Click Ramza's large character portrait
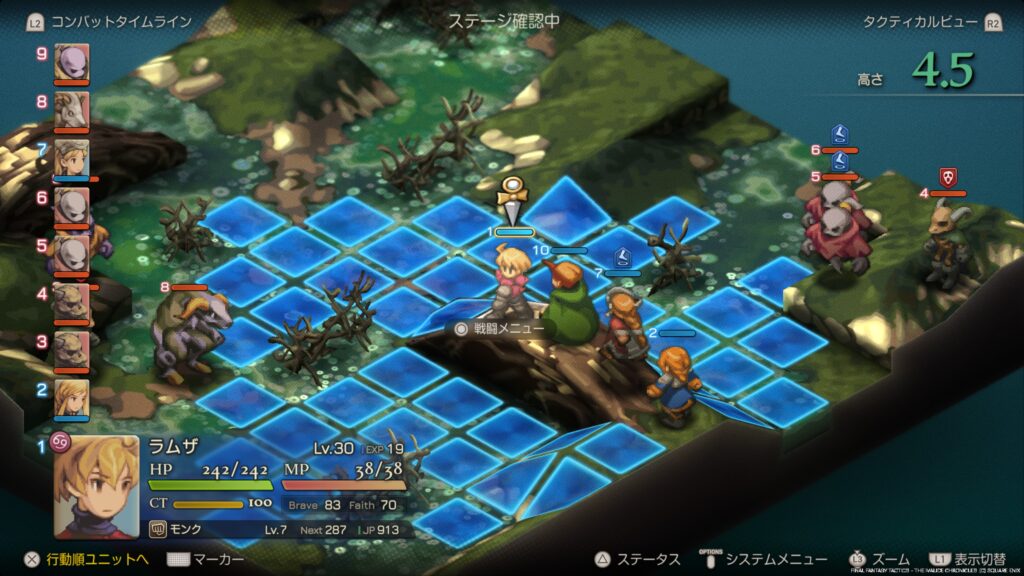Viewport: 1024px width, 576px height. pyautogui.click(x=96, y=486)
